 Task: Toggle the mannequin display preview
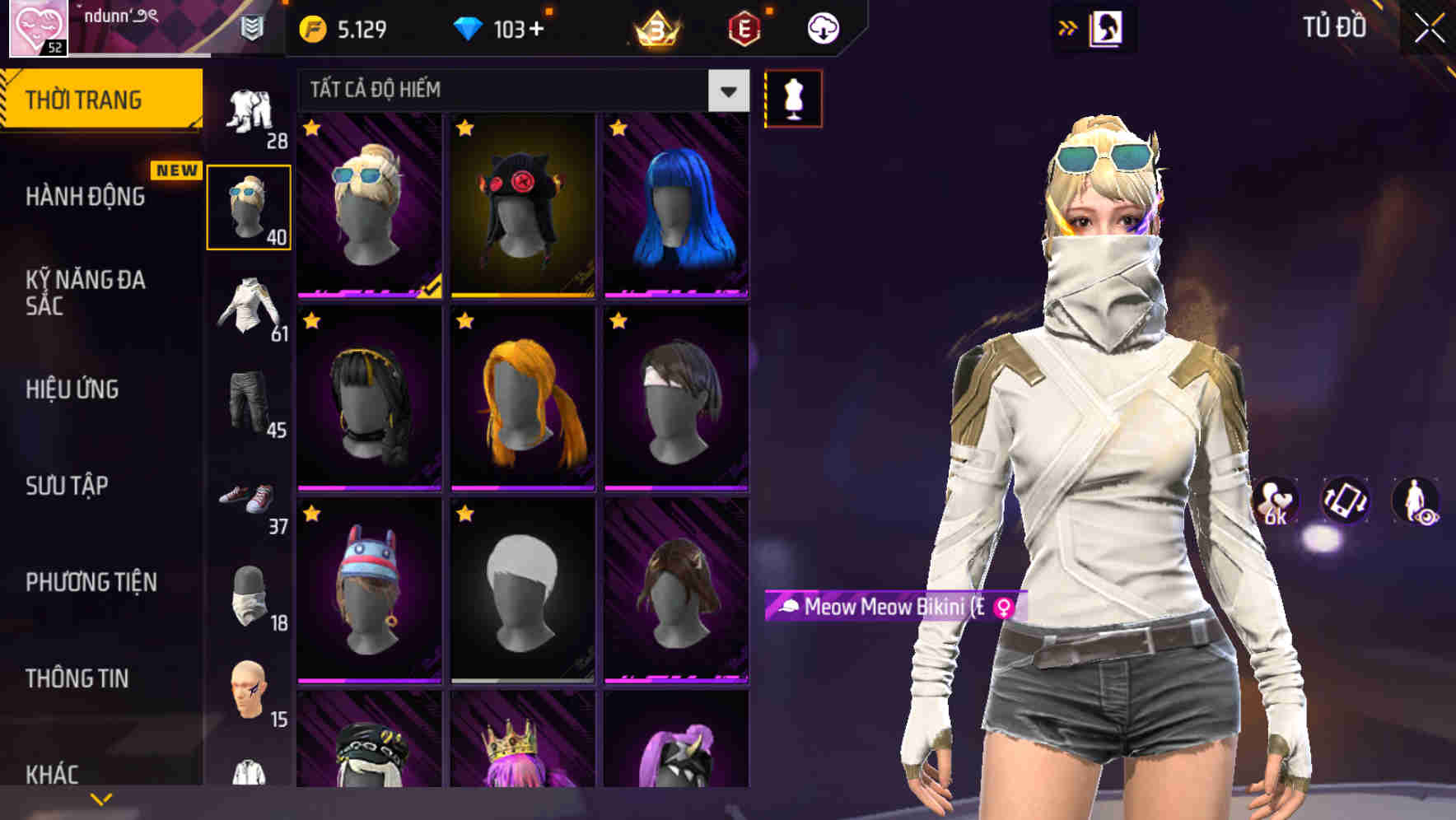pos(794,98)
